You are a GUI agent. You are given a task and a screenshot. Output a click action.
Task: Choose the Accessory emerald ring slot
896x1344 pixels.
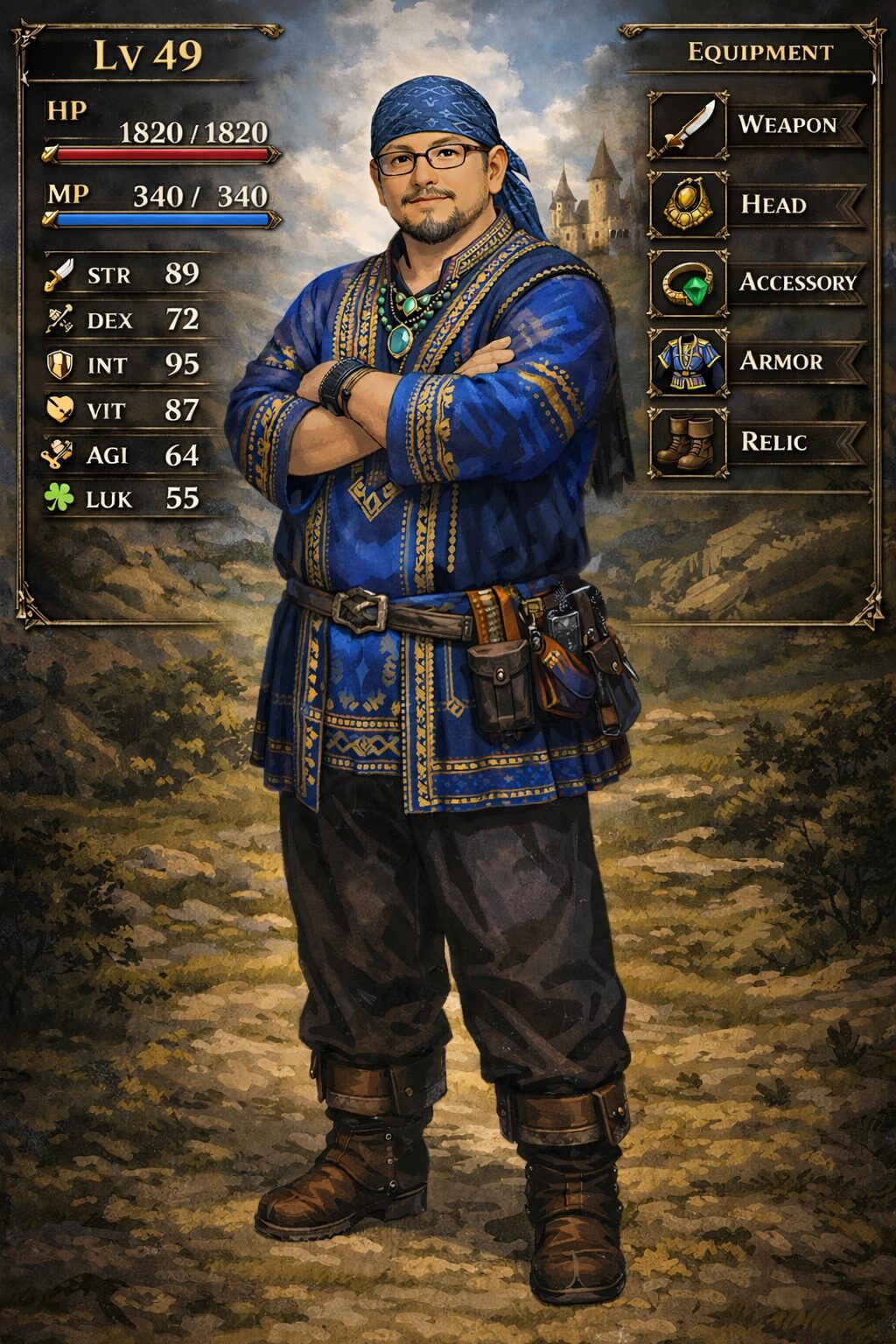(688, 283)
